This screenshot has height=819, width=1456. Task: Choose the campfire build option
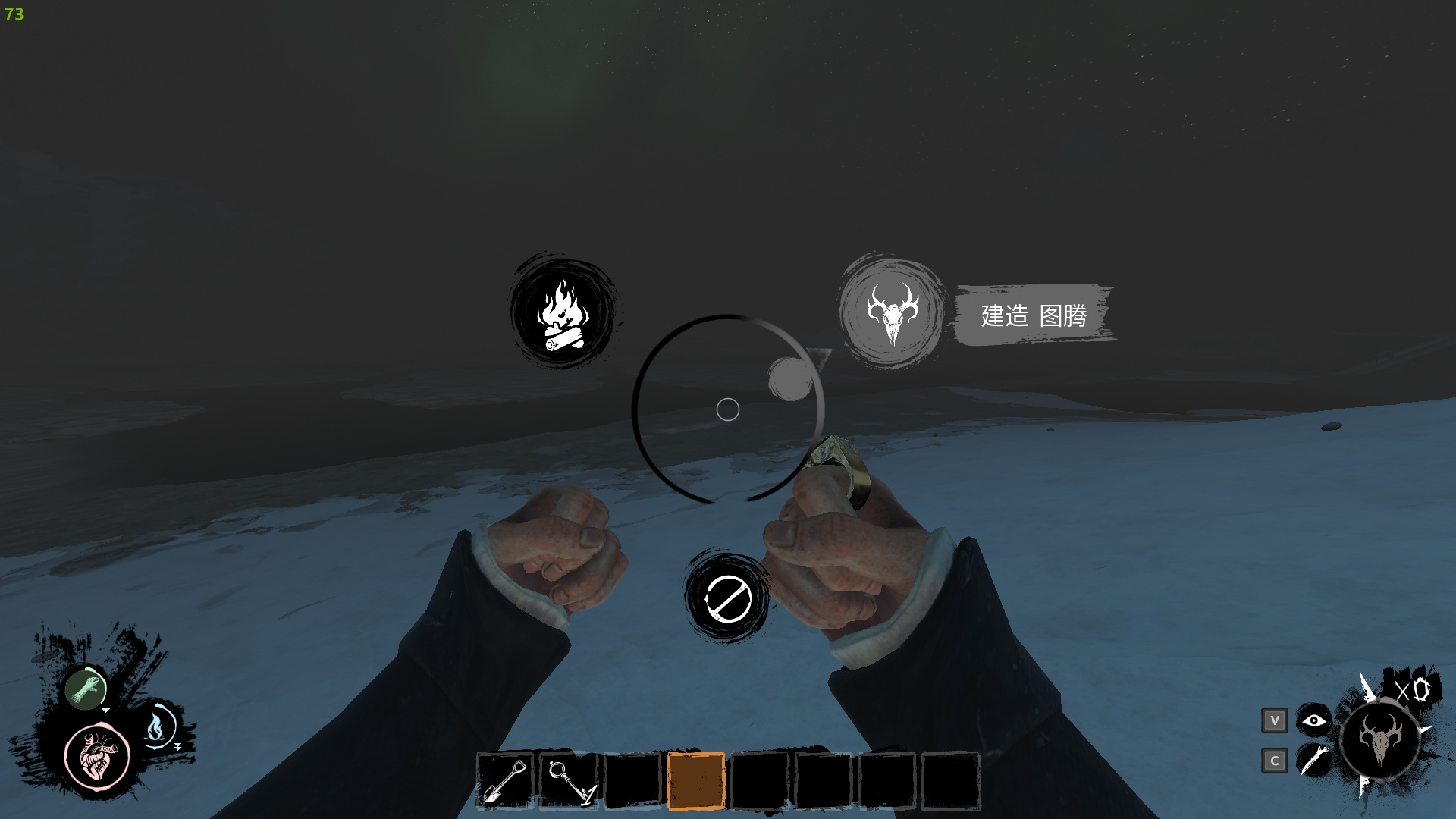tap(563, 312)
